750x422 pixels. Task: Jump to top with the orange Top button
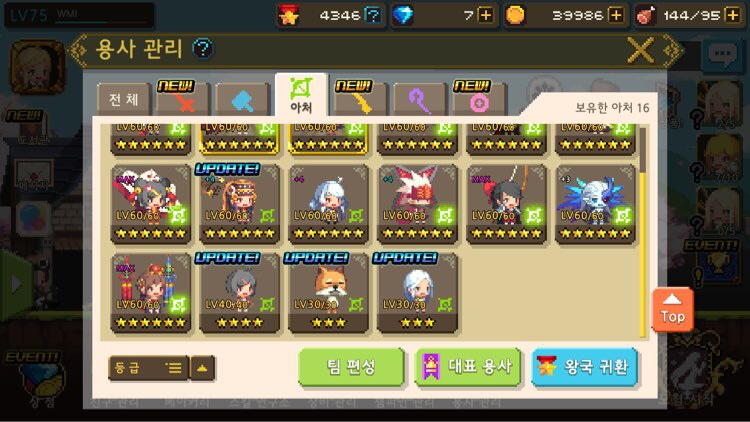pyautogui.click(x=673, y=311)
